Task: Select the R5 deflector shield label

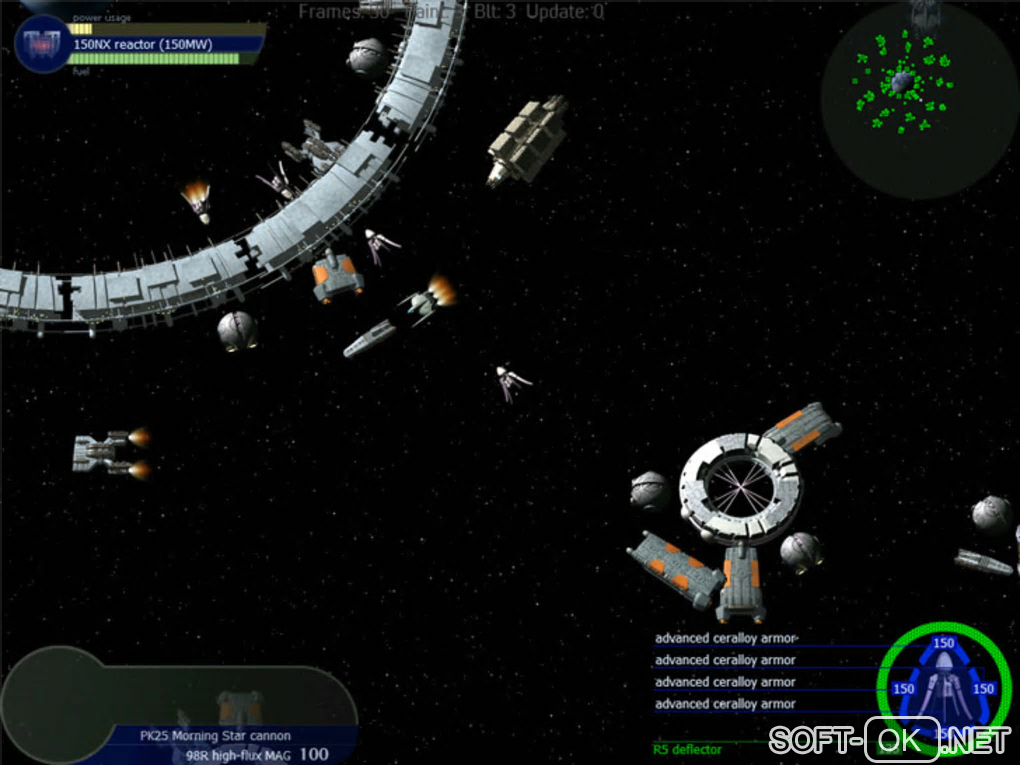Action: 687,749
